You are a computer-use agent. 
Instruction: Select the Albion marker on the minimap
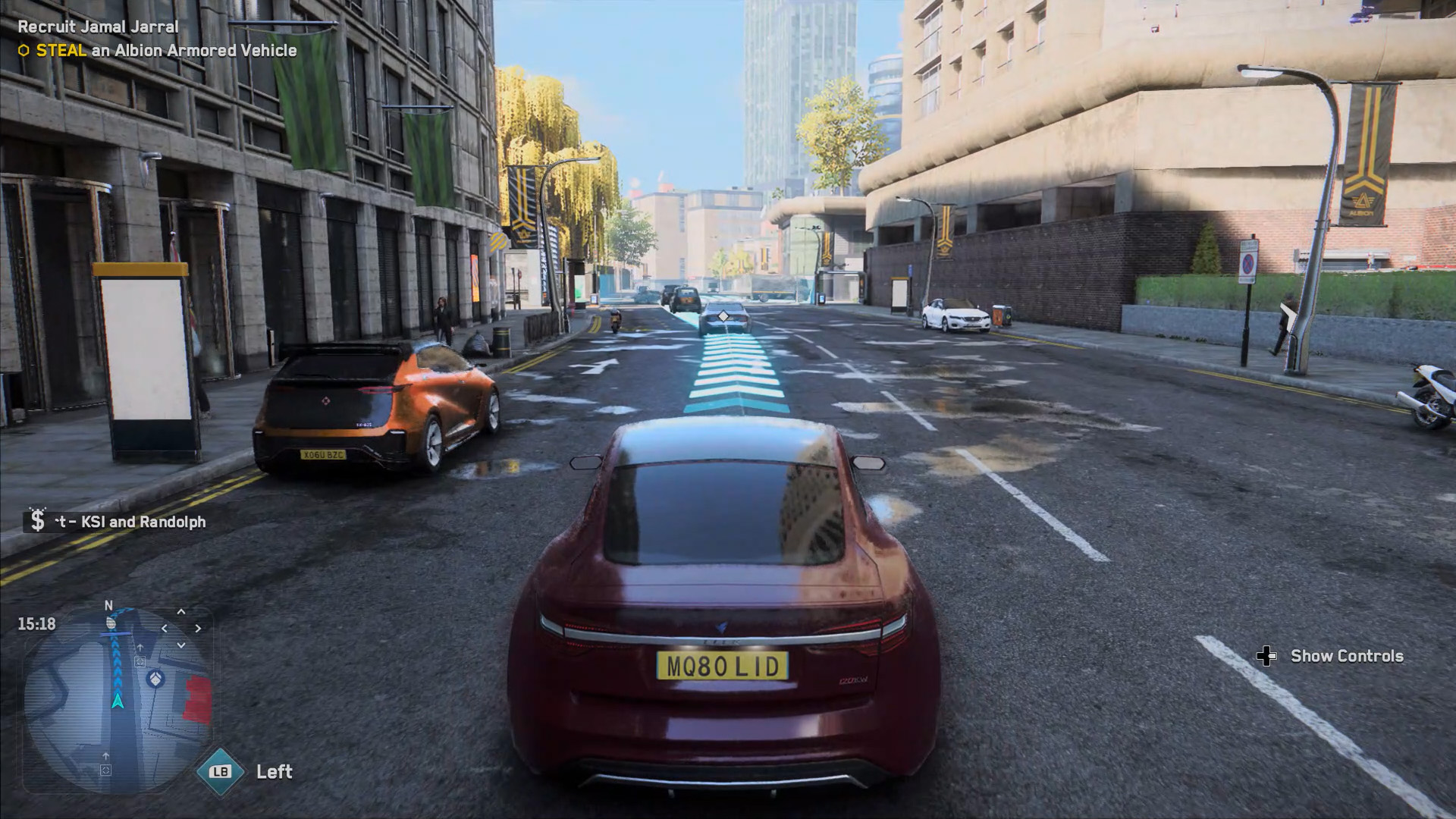(x=155, y=677)
